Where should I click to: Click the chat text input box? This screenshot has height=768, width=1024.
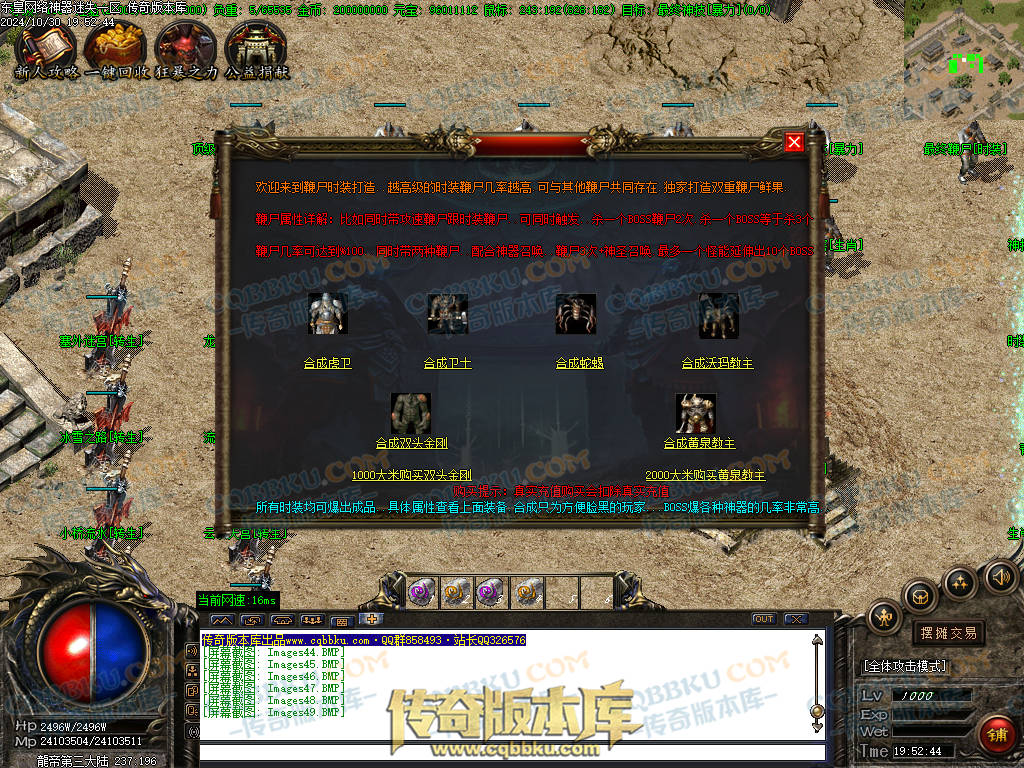510,753
